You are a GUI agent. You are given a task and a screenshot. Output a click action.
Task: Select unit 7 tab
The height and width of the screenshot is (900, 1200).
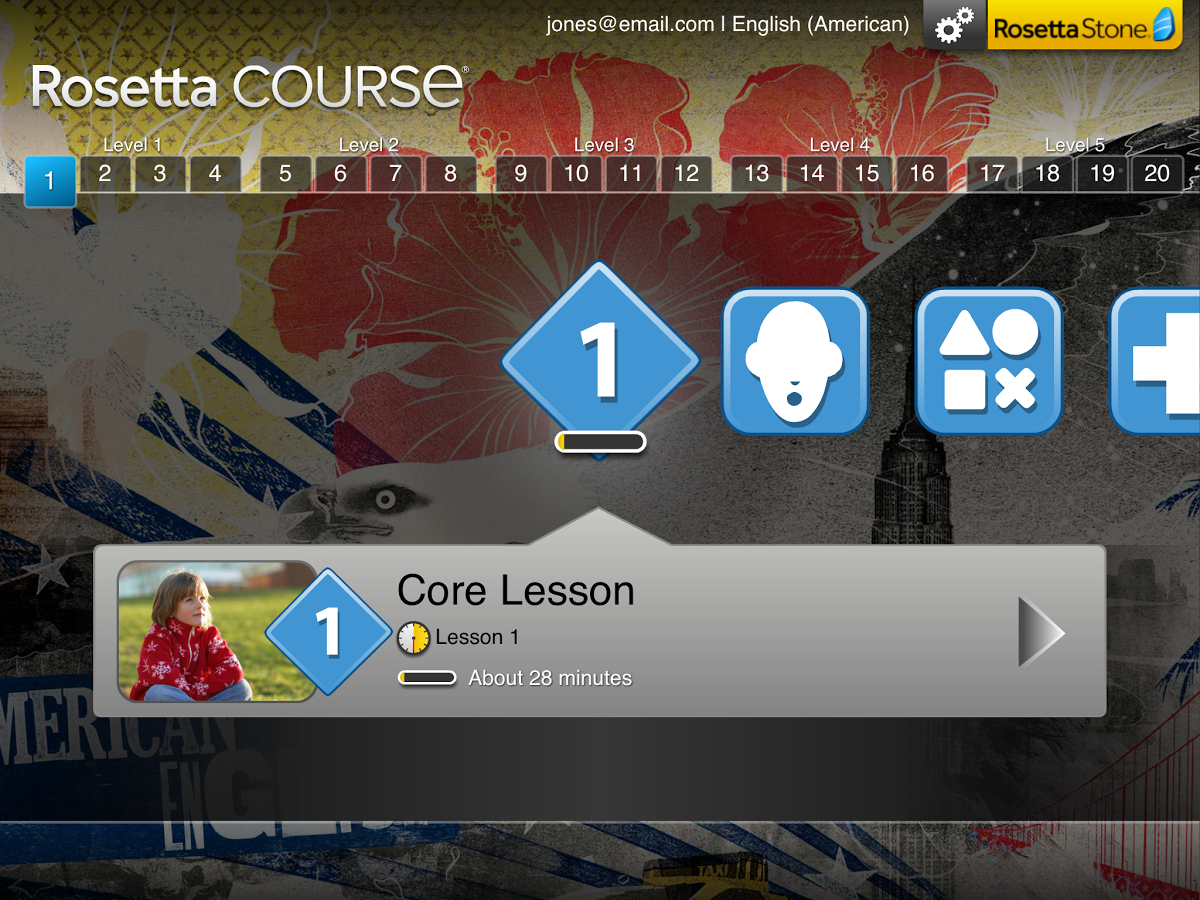click(395, 174)
